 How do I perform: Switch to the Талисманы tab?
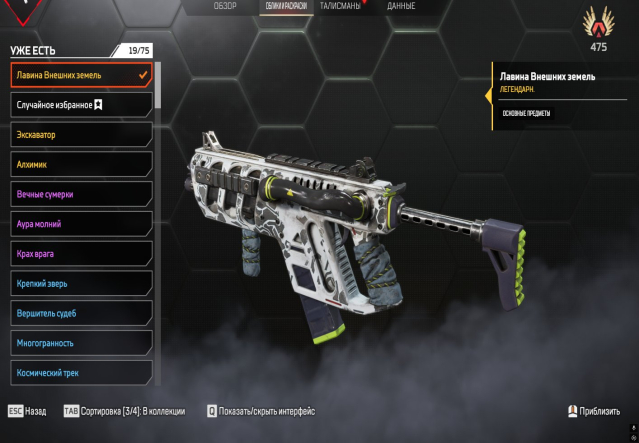point(340,7)
